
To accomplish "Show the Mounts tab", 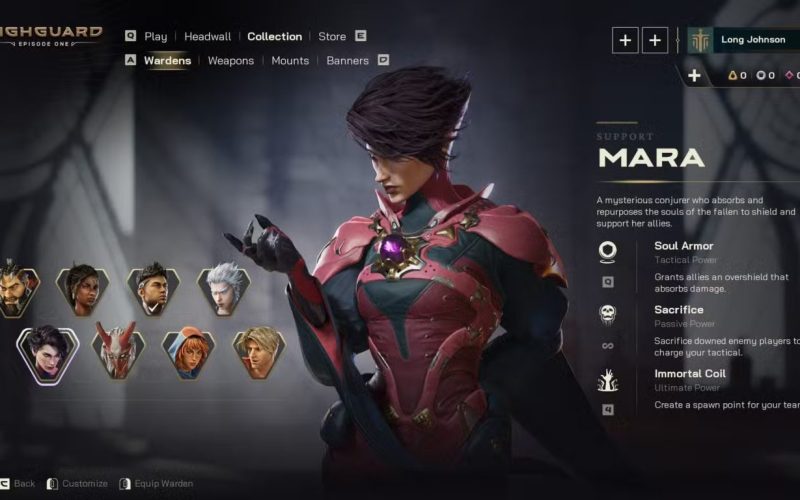I will [290, 61].
